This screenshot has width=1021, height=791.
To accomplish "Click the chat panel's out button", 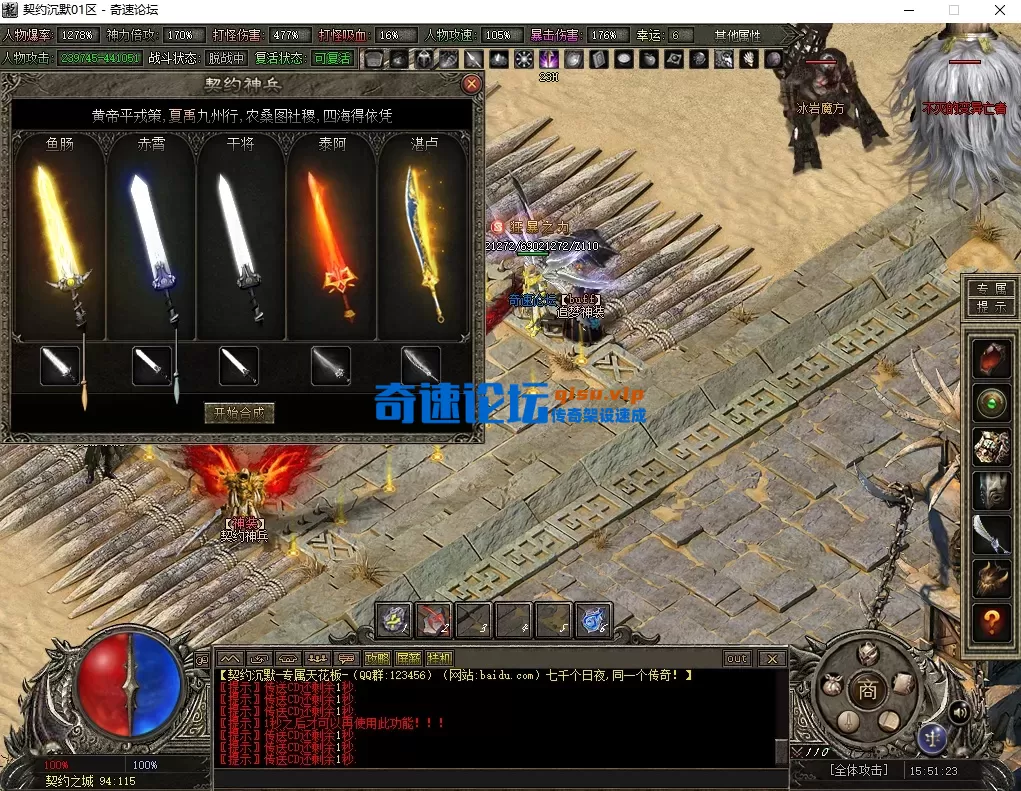I will tap(738, 658).
